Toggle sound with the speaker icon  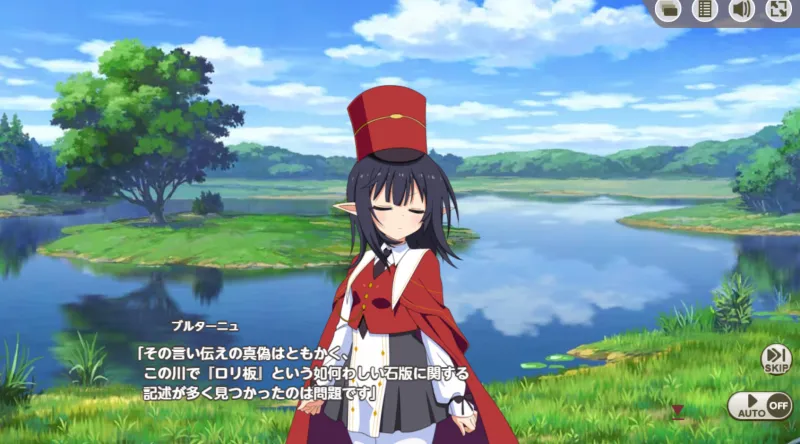[741, 10]
